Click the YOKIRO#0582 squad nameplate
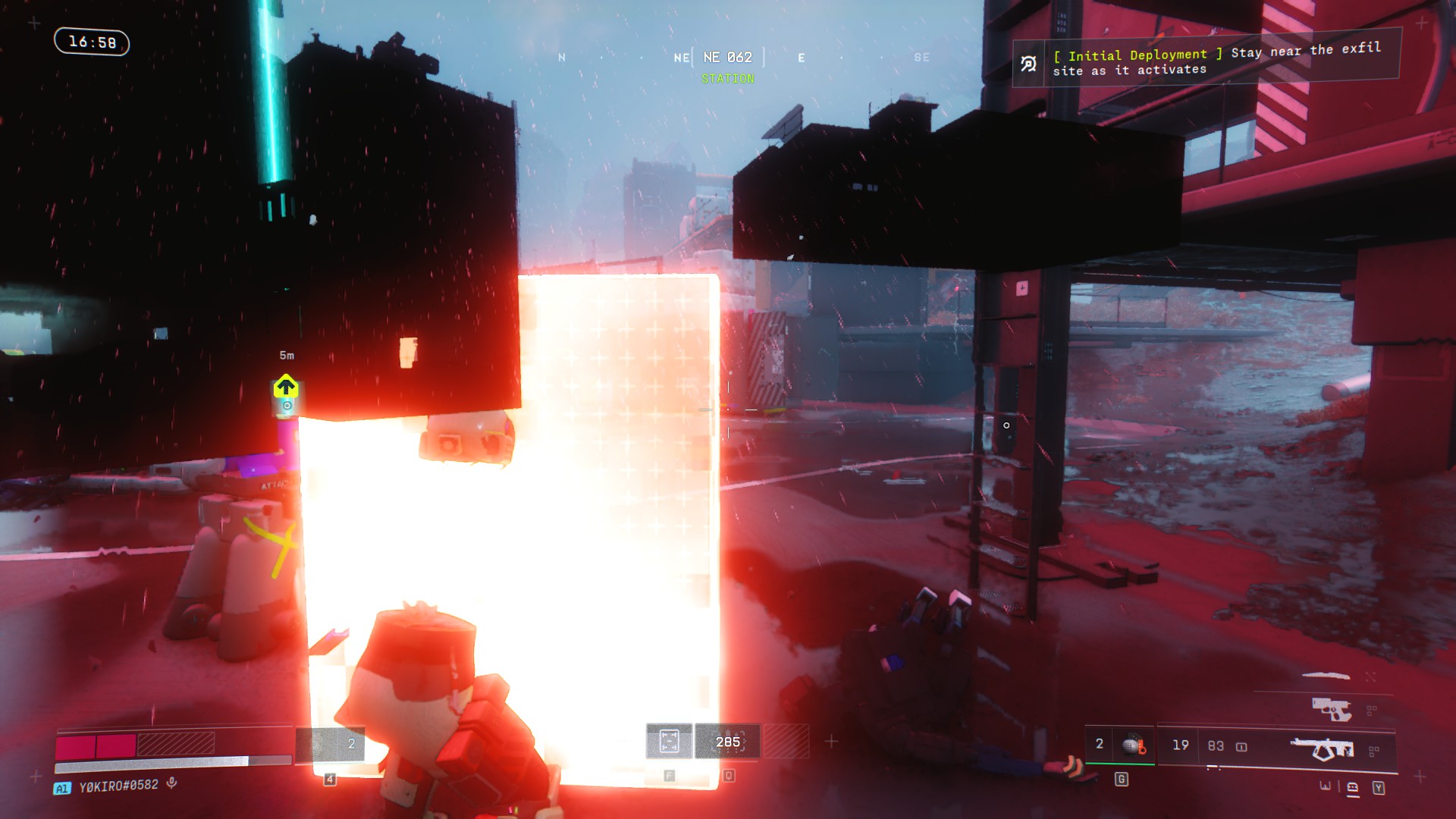Viewport: 1456px width, 819px height. click(118, 786)
